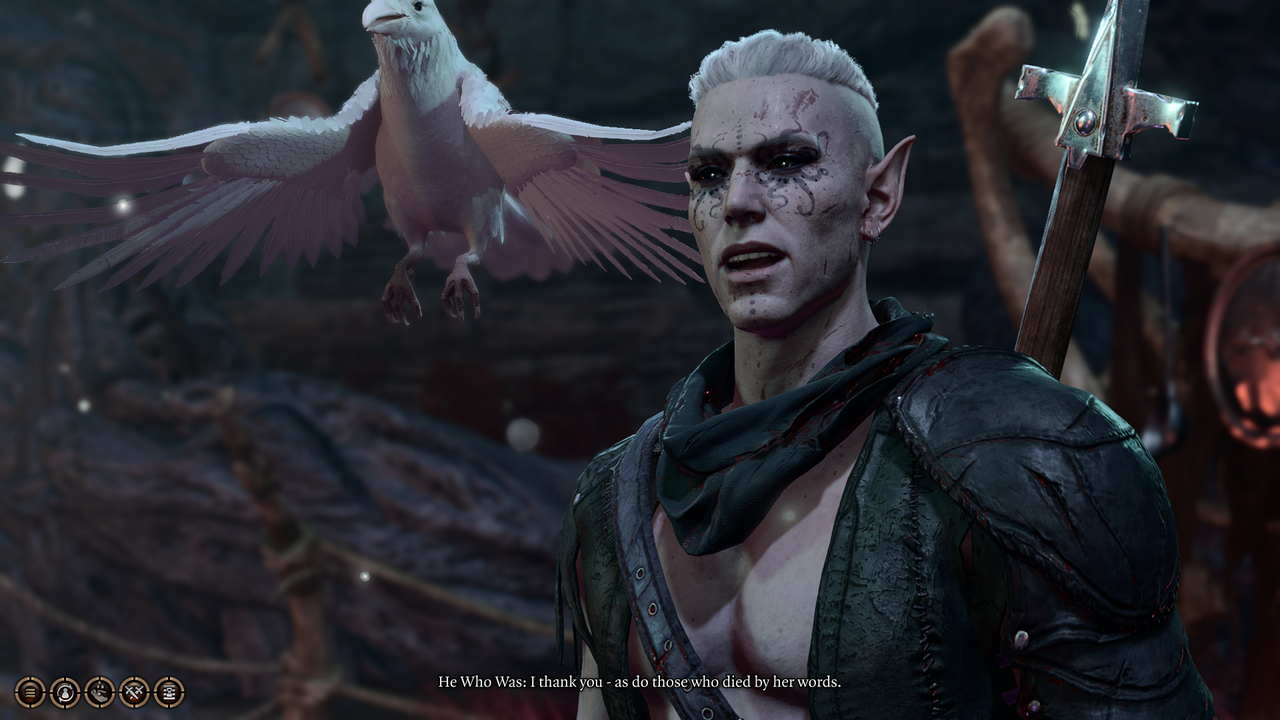1280x720 pixels.
Task: Click the leftmost circular icon with stacked lines
Action: coord(30,691)
